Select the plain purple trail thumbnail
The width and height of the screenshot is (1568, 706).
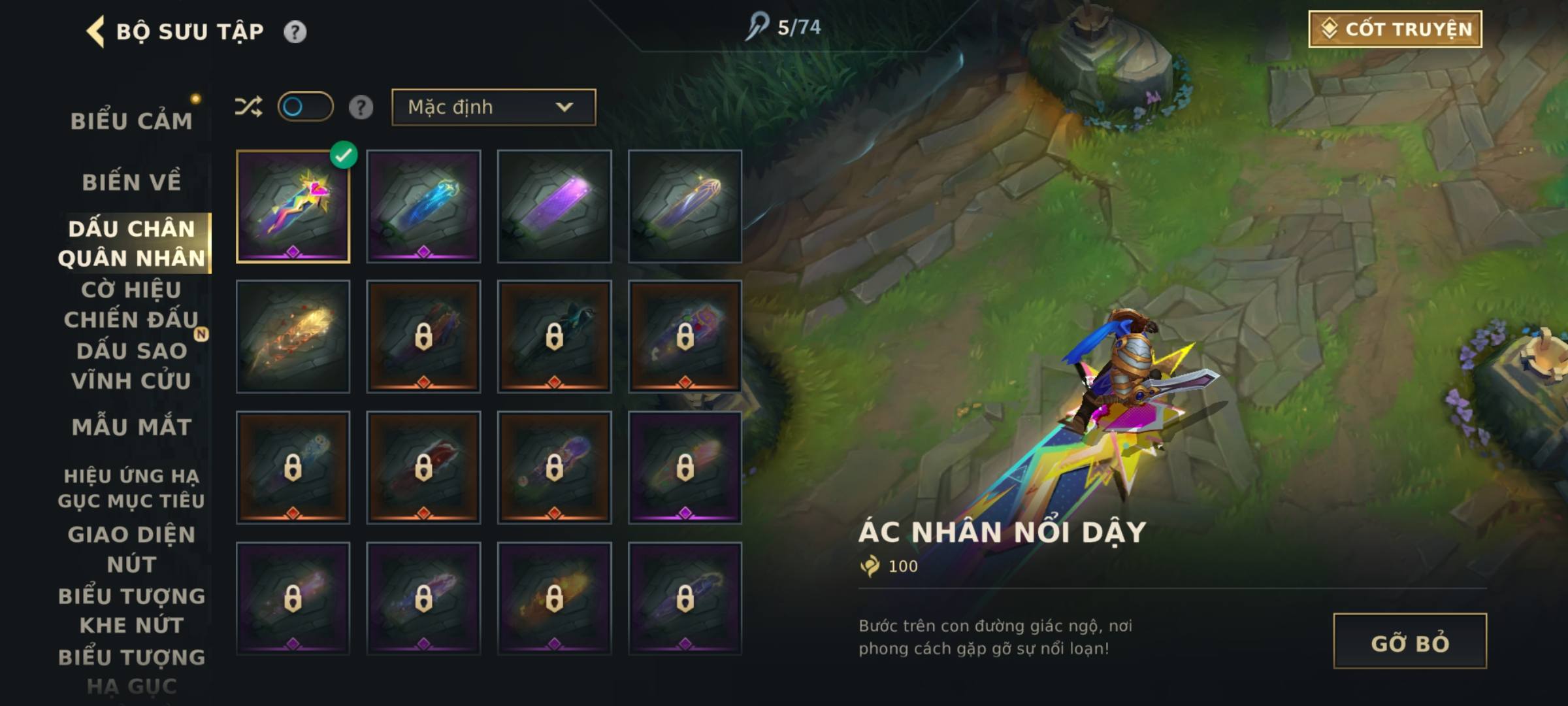(x=554, y=207)
